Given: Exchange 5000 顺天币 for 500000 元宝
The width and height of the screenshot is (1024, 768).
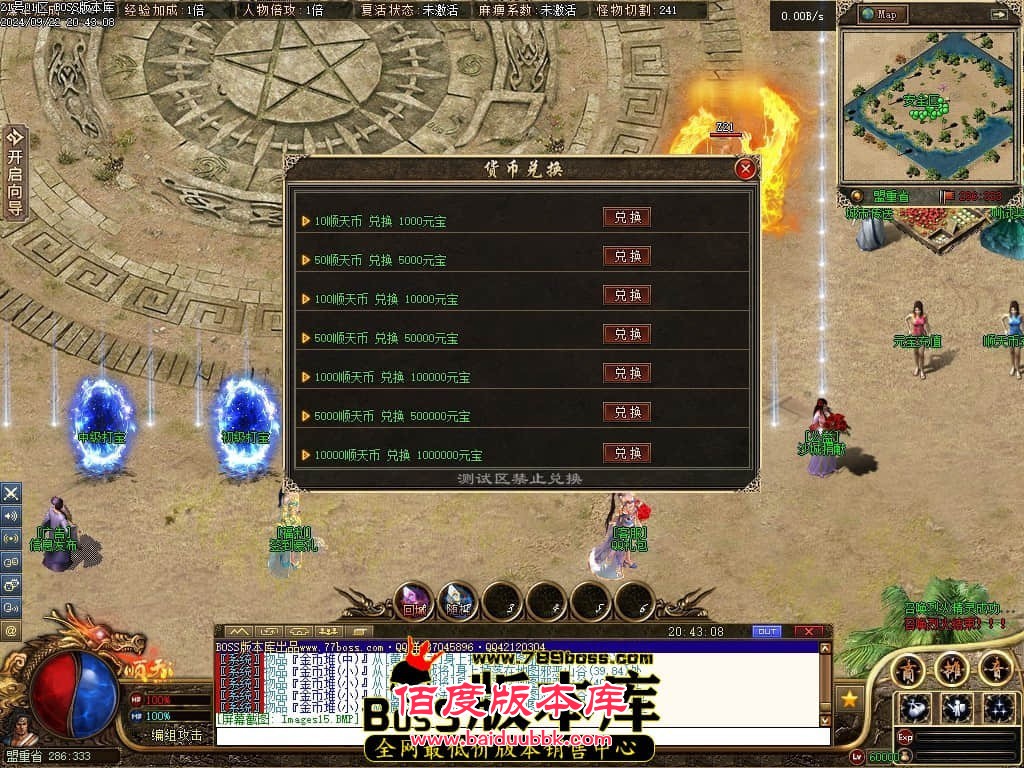Looking at the screenshot, I should click(627, 411).
